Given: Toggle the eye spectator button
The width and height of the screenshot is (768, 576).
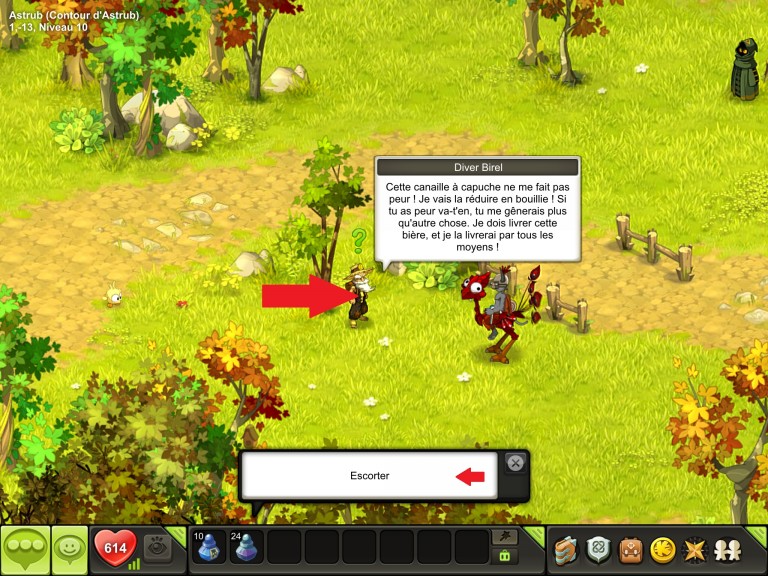Looking at the screenshot, I should [157, 547].
